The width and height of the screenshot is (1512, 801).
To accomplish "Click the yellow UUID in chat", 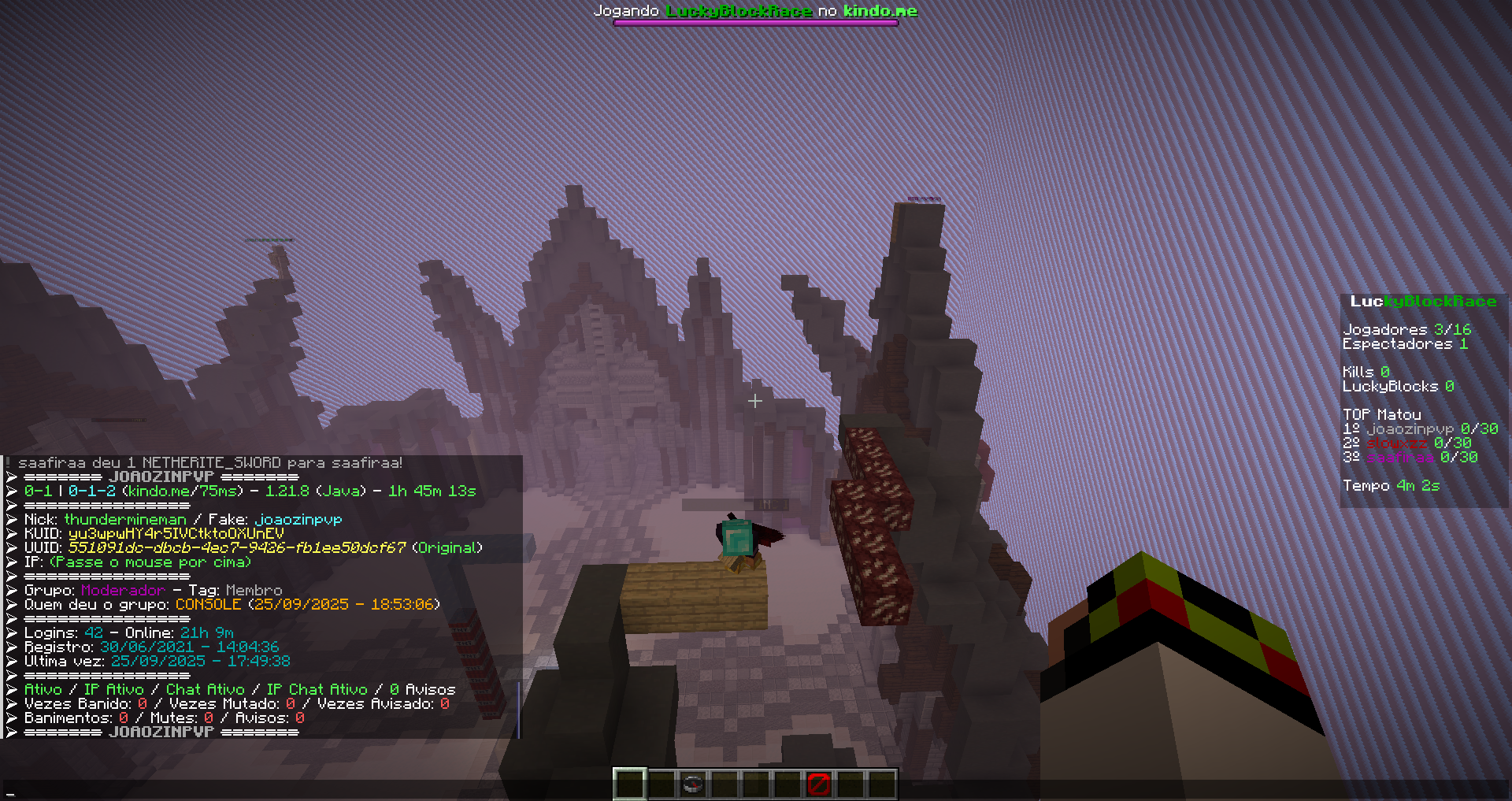I will pyautogui.click(x=237, y=547).
